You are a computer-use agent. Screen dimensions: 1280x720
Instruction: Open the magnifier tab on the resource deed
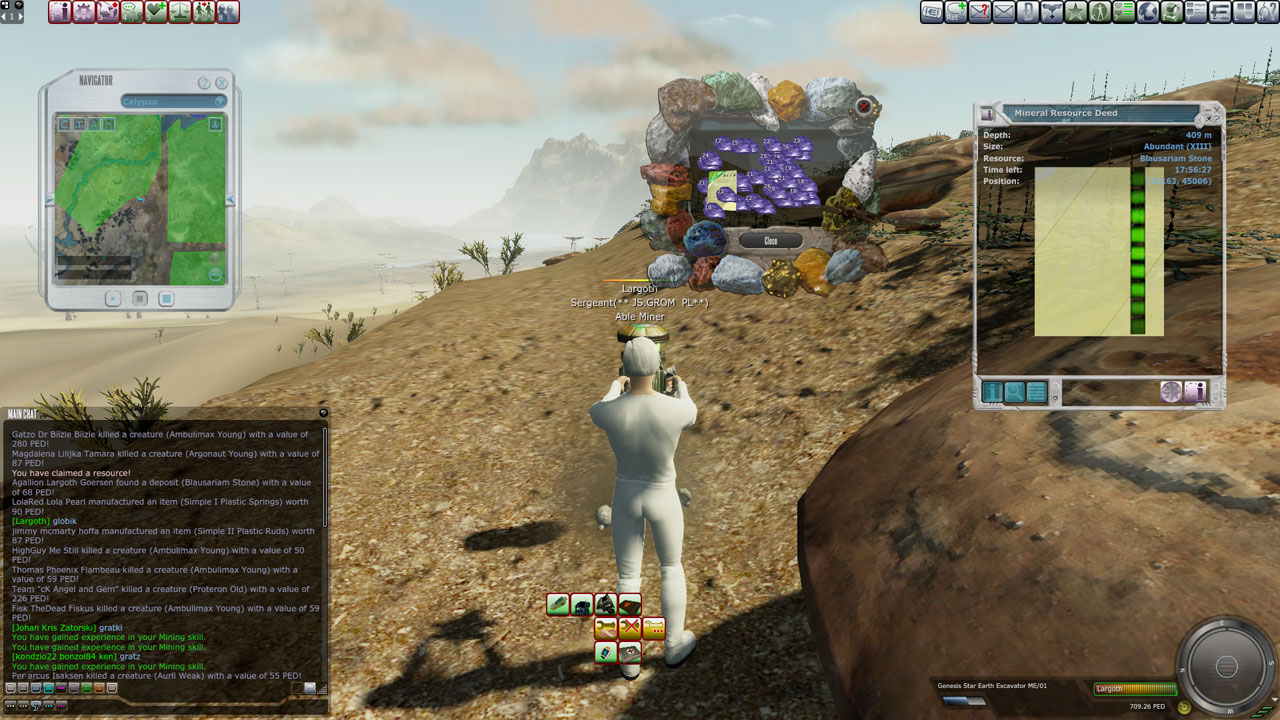coord(1015,392)
